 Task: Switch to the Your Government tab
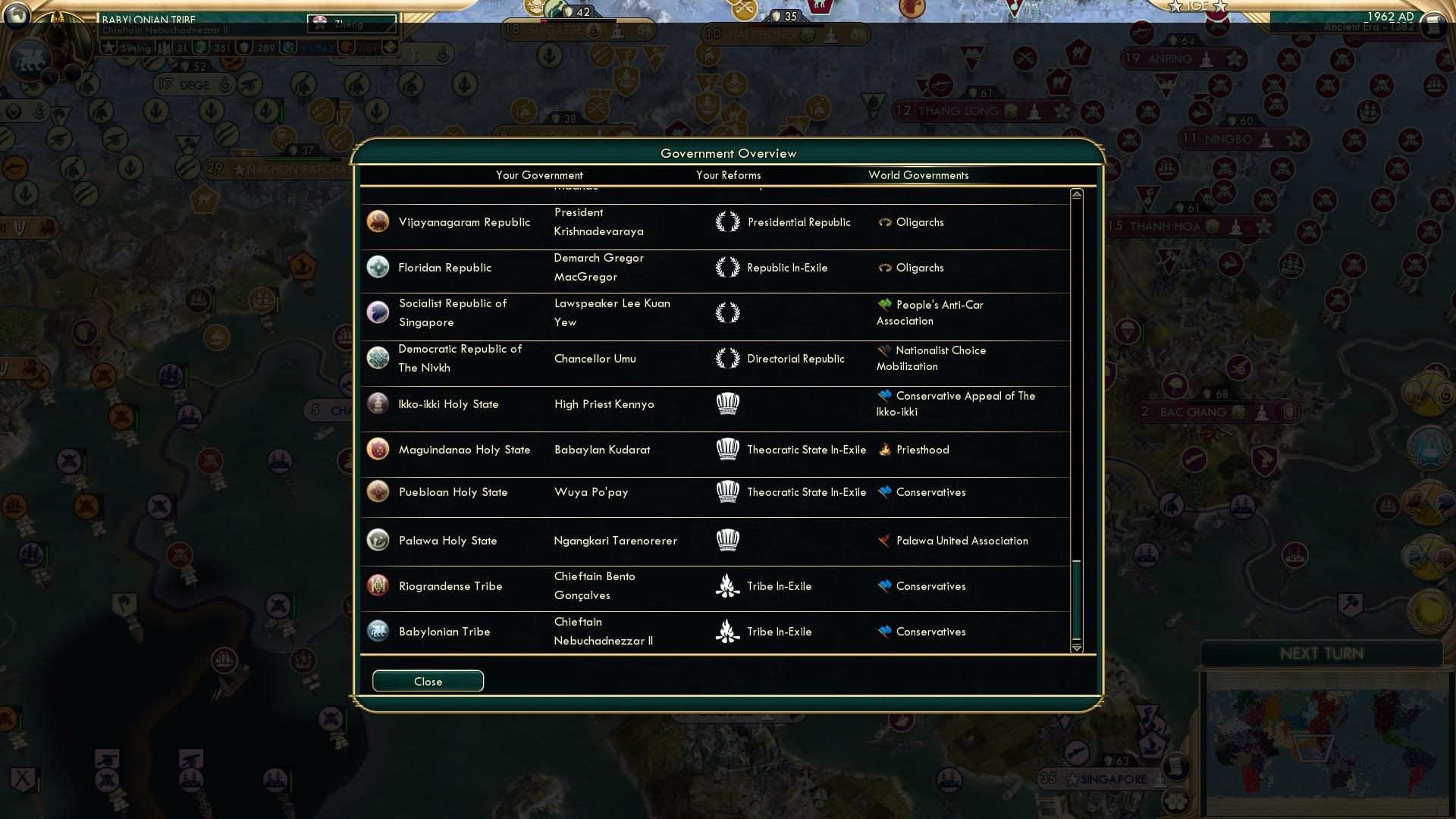(539, 175)
